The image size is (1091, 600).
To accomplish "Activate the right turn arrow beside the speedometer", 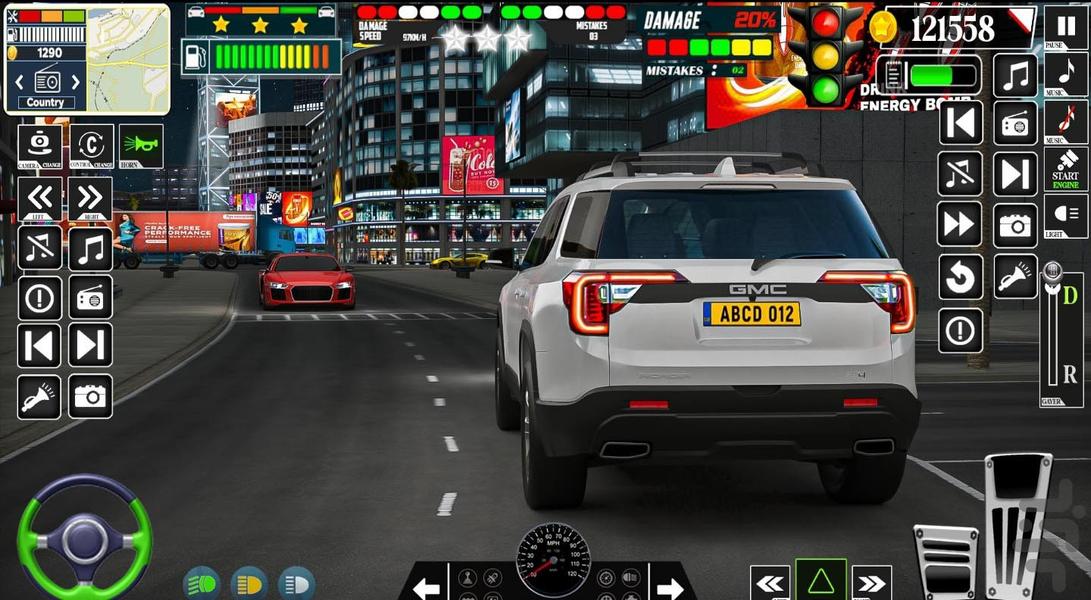I will point(668,586).
